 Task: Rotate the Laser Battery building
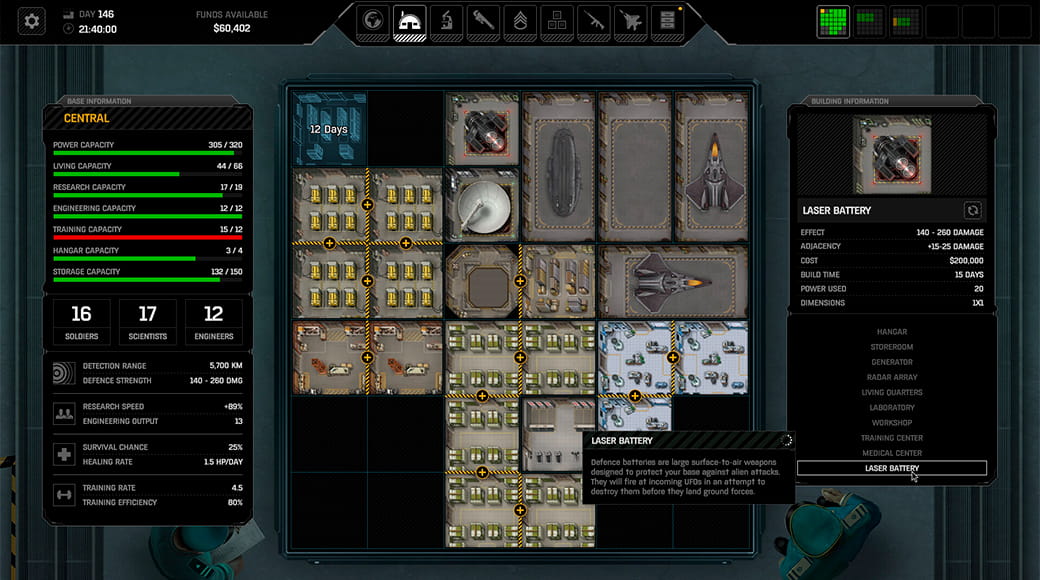click(972, 210)
